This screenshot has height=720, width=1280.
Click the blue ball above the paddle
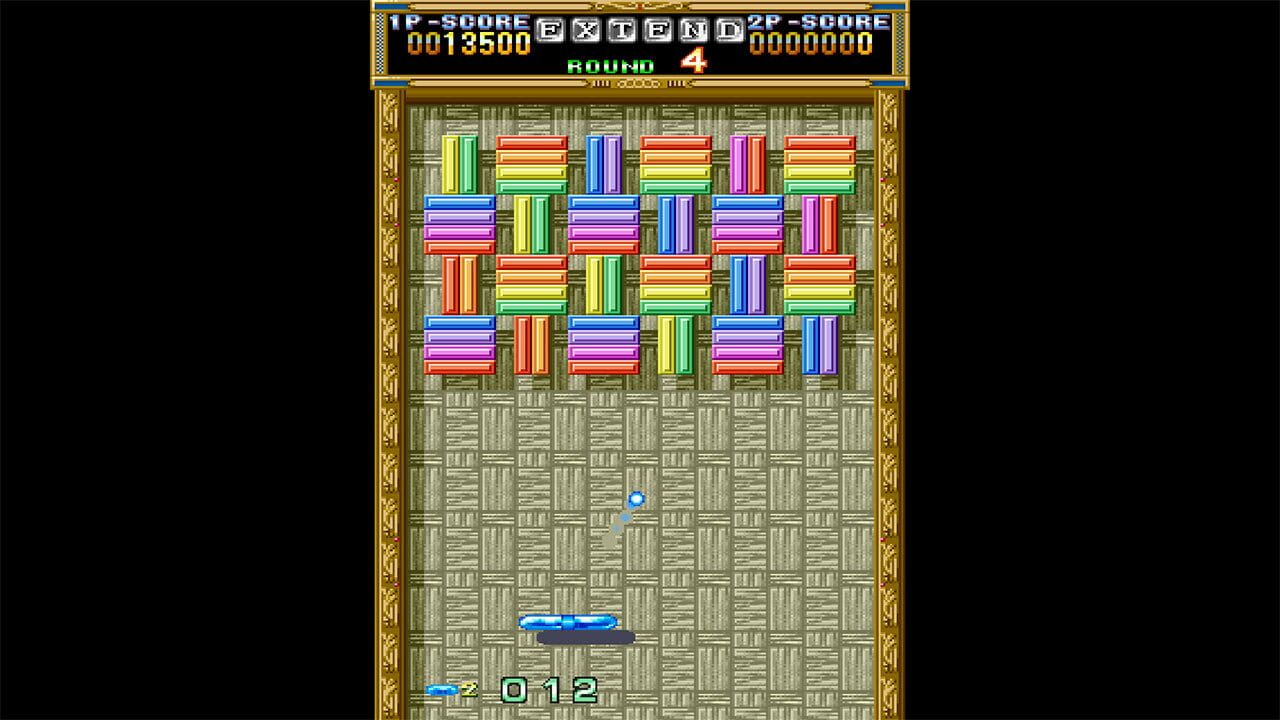click(636, 497)
